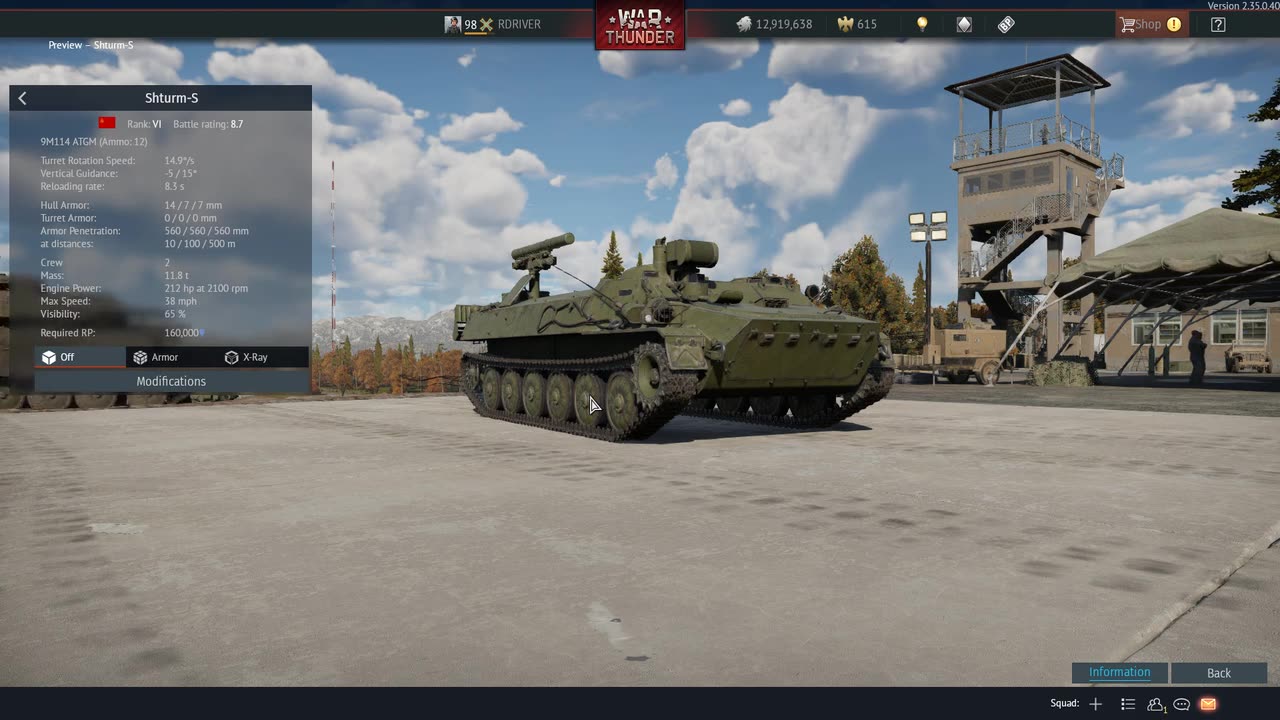Invite a player with the Squad plus icon
Screen dimensions: 1280x720
[x=1095, y=704]
